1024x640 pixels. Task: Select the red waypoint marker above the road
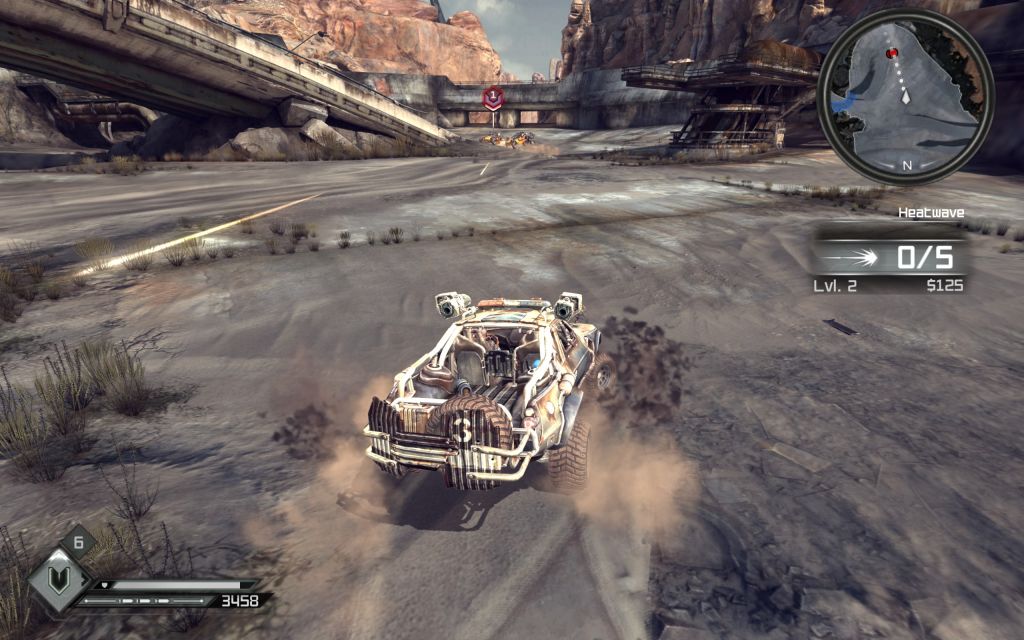coord(491,98)
